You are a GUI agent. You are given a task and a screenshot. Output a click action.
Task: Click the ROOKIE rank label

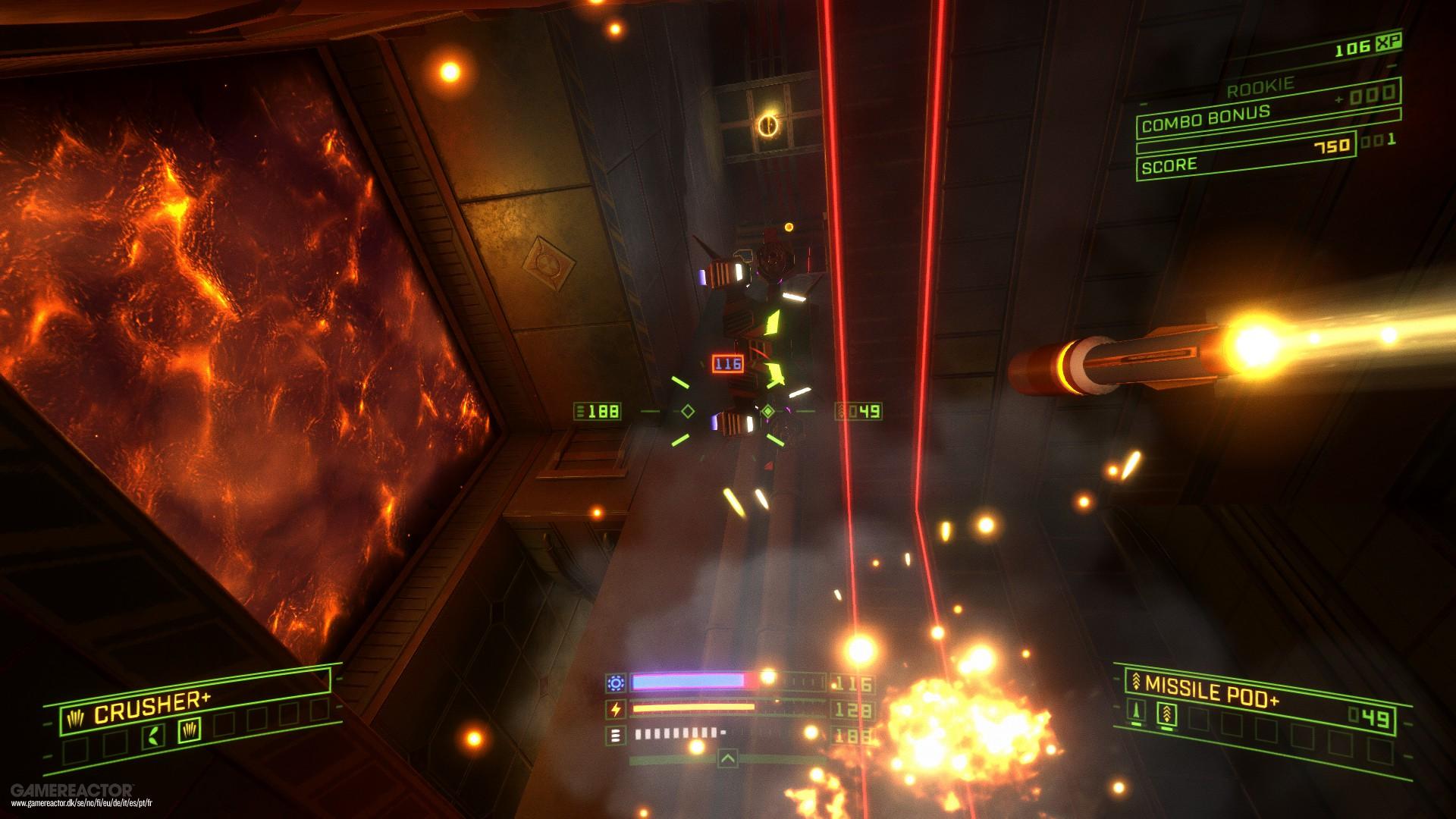[1261, 86]
